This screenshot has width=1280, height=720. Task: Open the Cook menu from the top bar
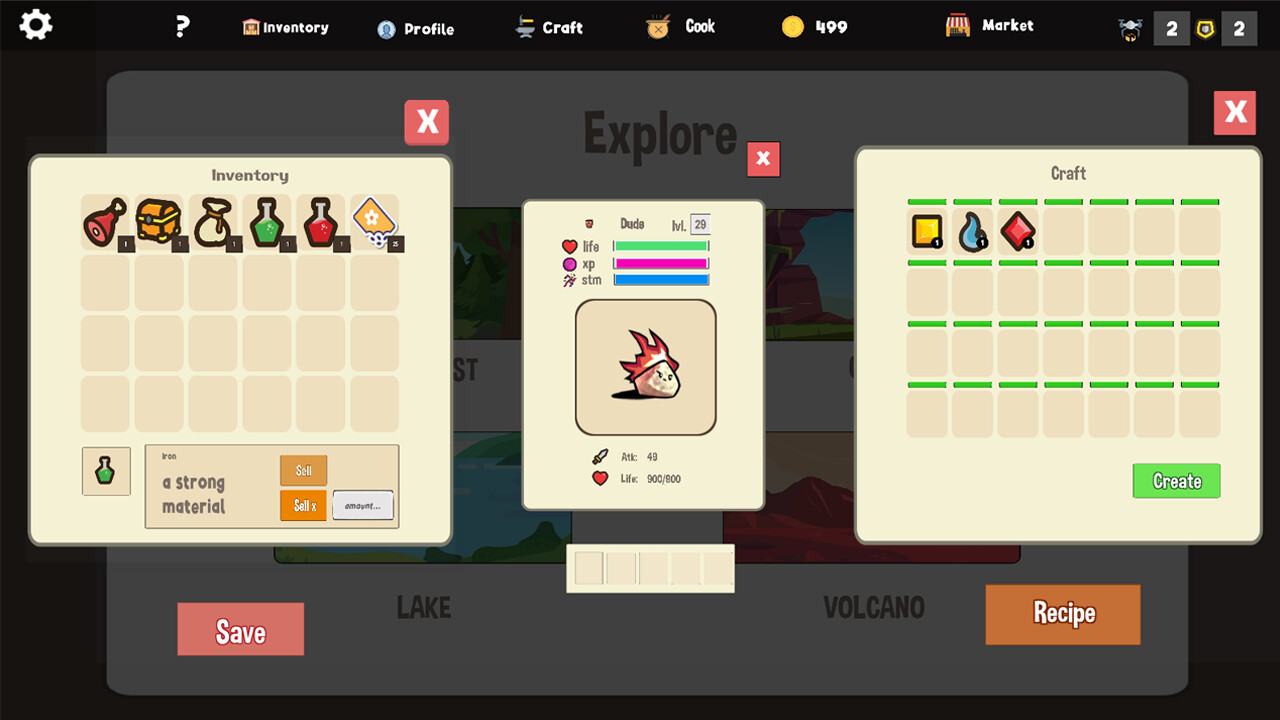680,27
